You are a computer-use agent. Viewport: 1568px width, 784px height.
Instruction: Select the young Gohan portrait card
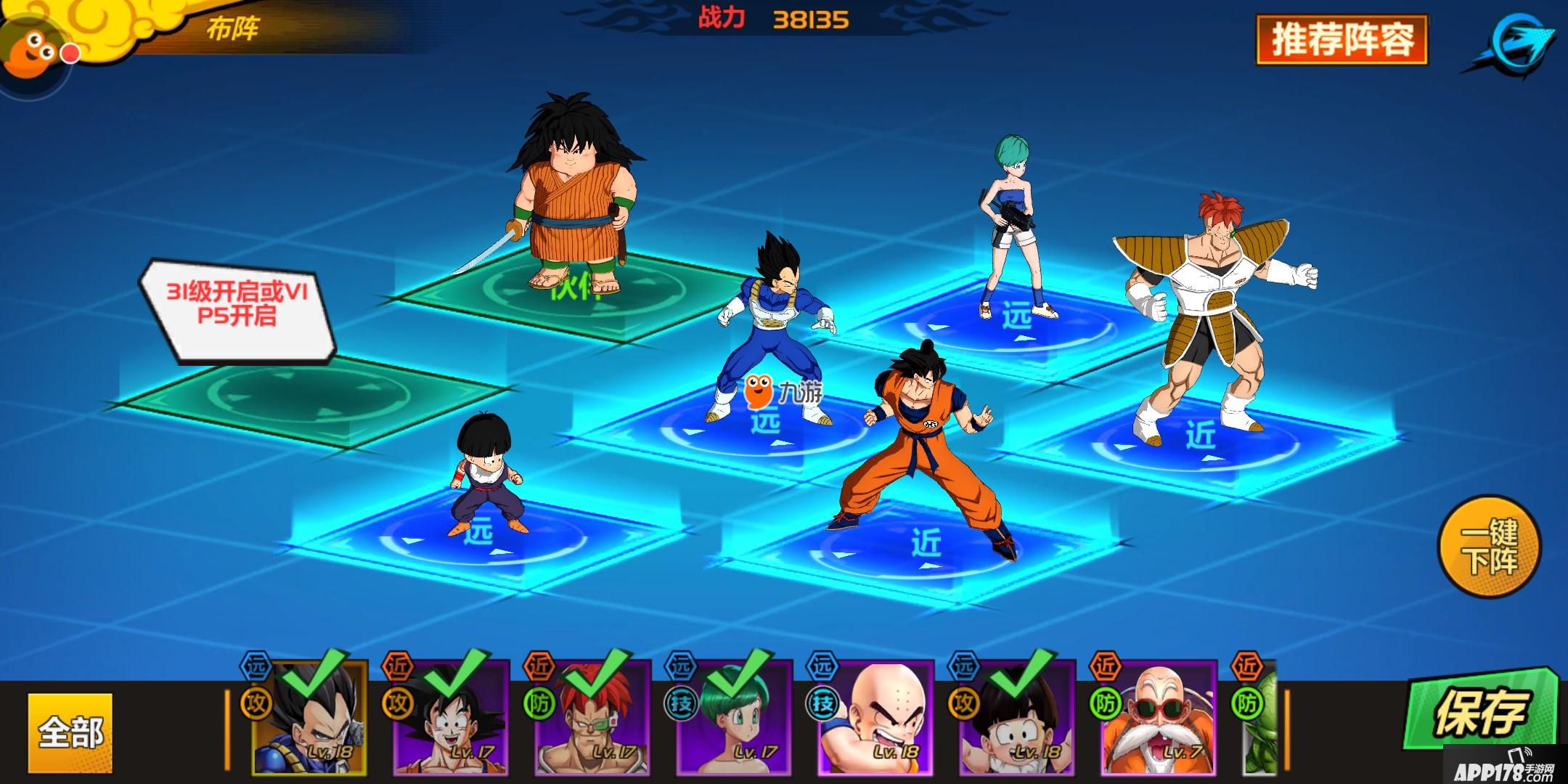(1017, 717)
